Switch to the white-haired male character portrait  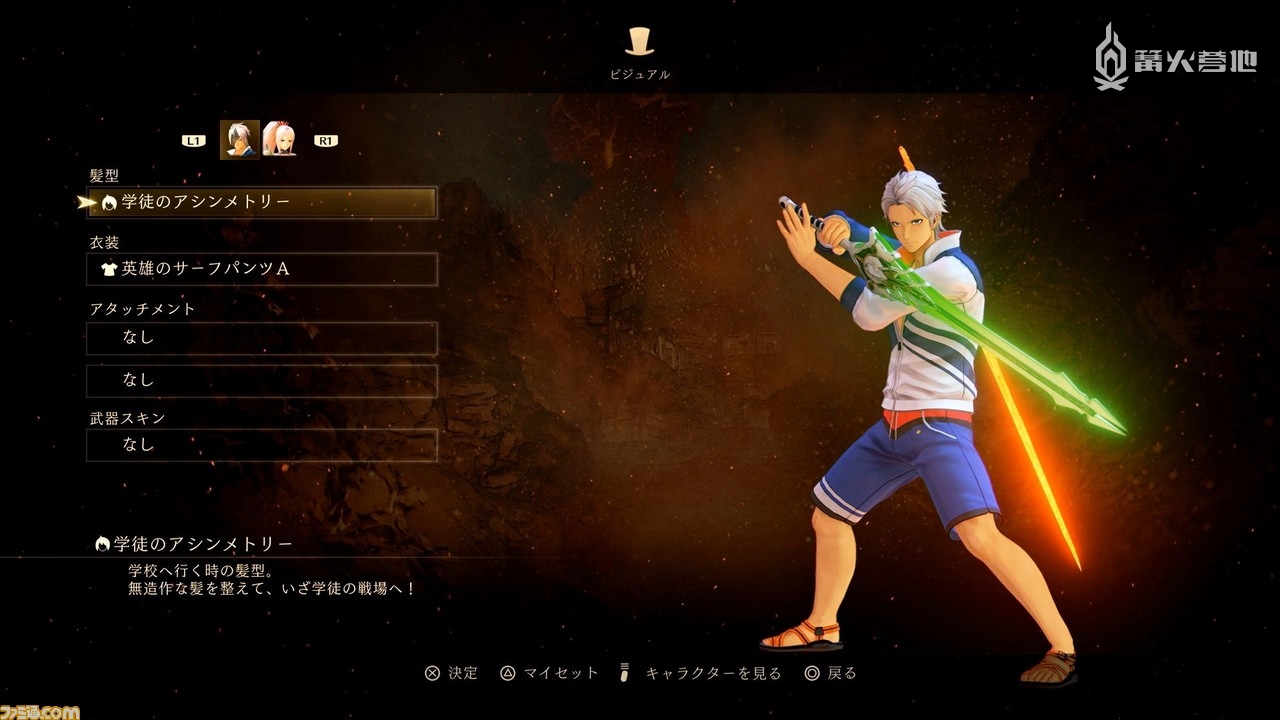(239, 140)
